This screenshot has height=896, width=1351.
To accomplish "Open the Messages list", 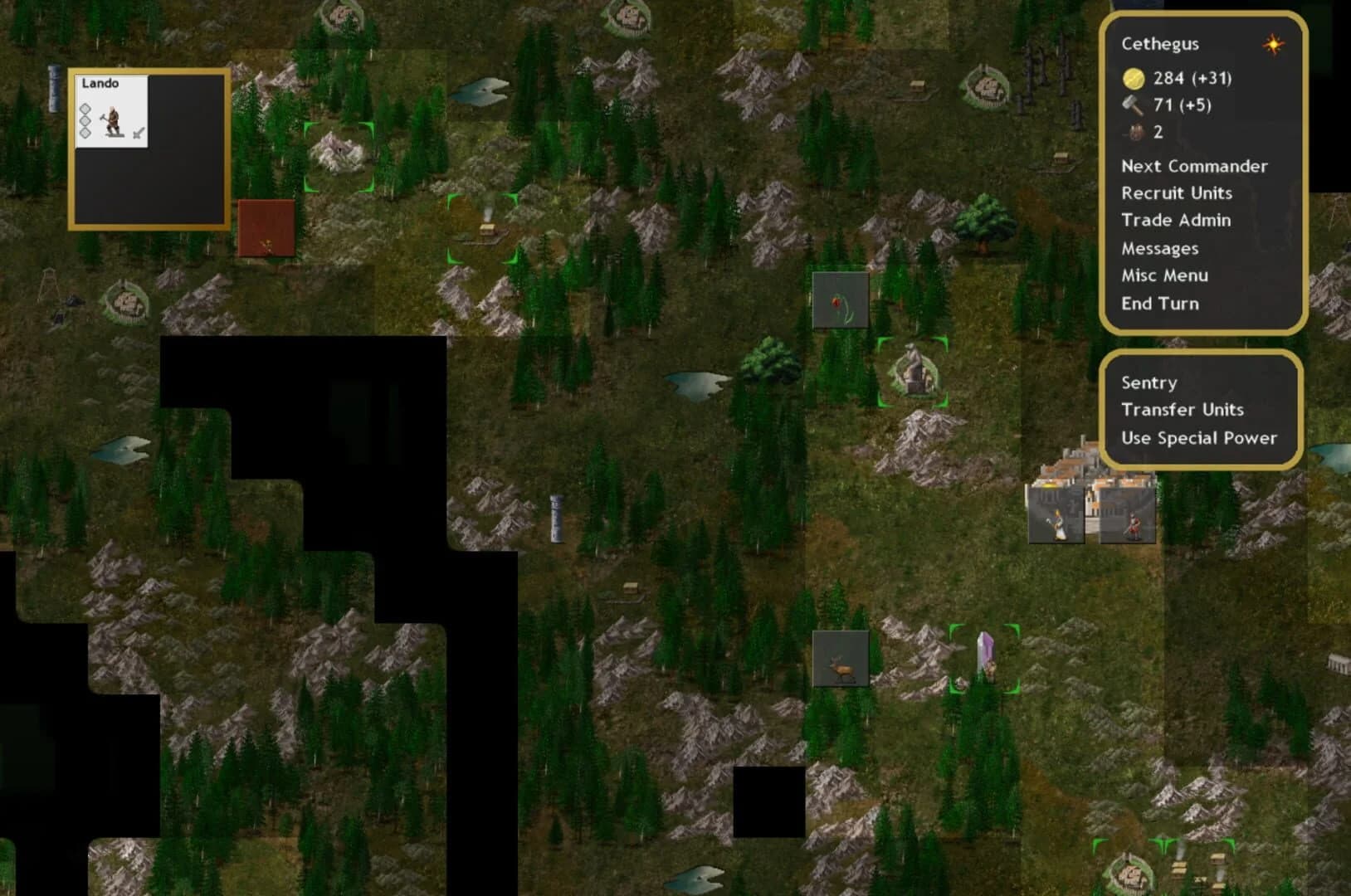I will tap(1159, 248).
